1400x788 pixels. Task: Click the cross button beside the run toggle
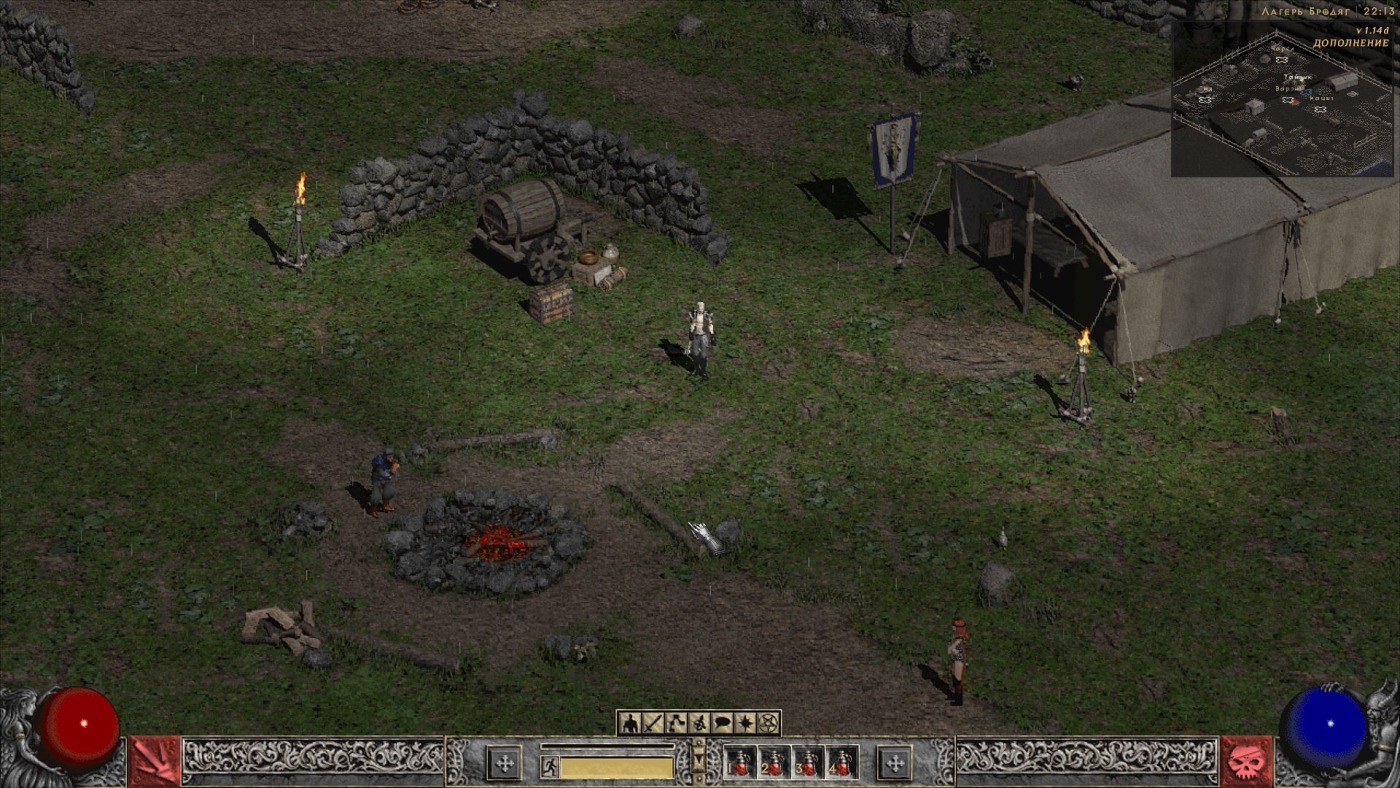tap(504, 763)
